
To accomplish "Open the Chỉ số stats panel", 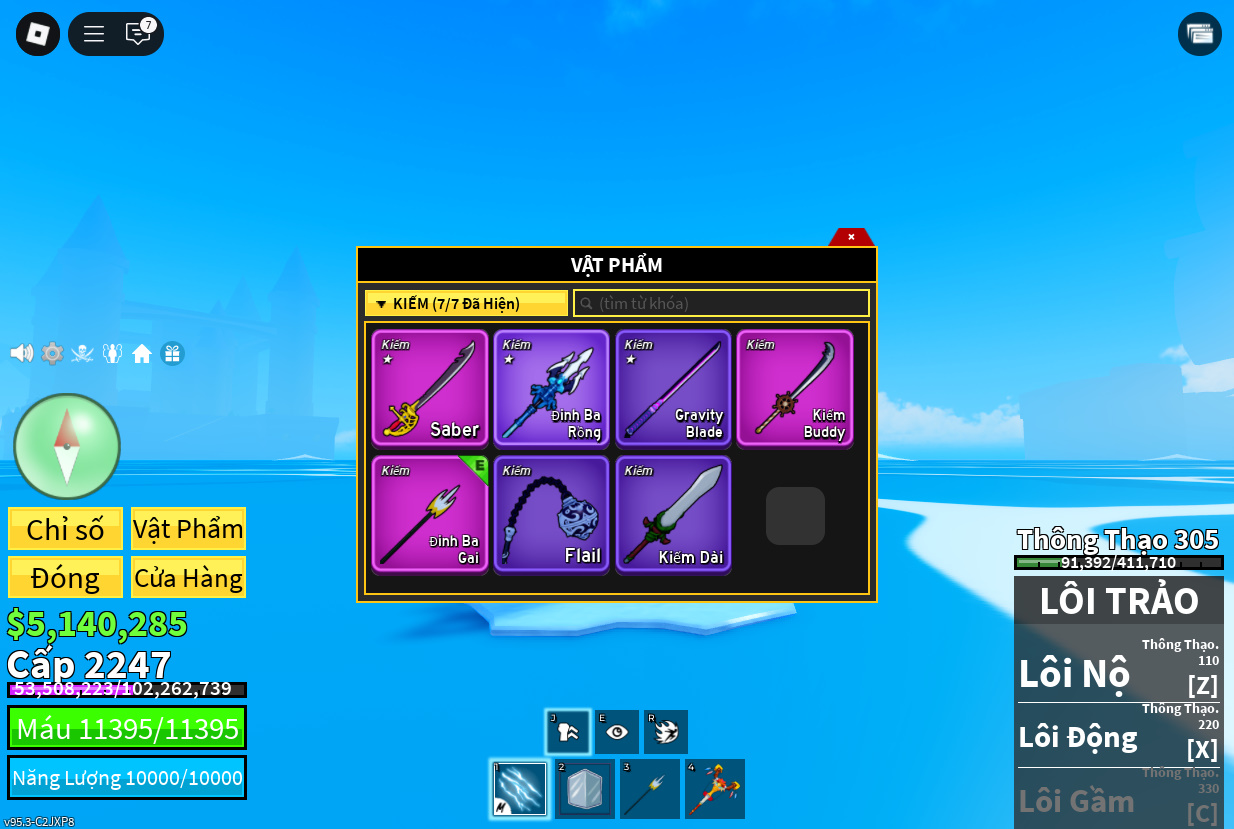I will (65, 529).
